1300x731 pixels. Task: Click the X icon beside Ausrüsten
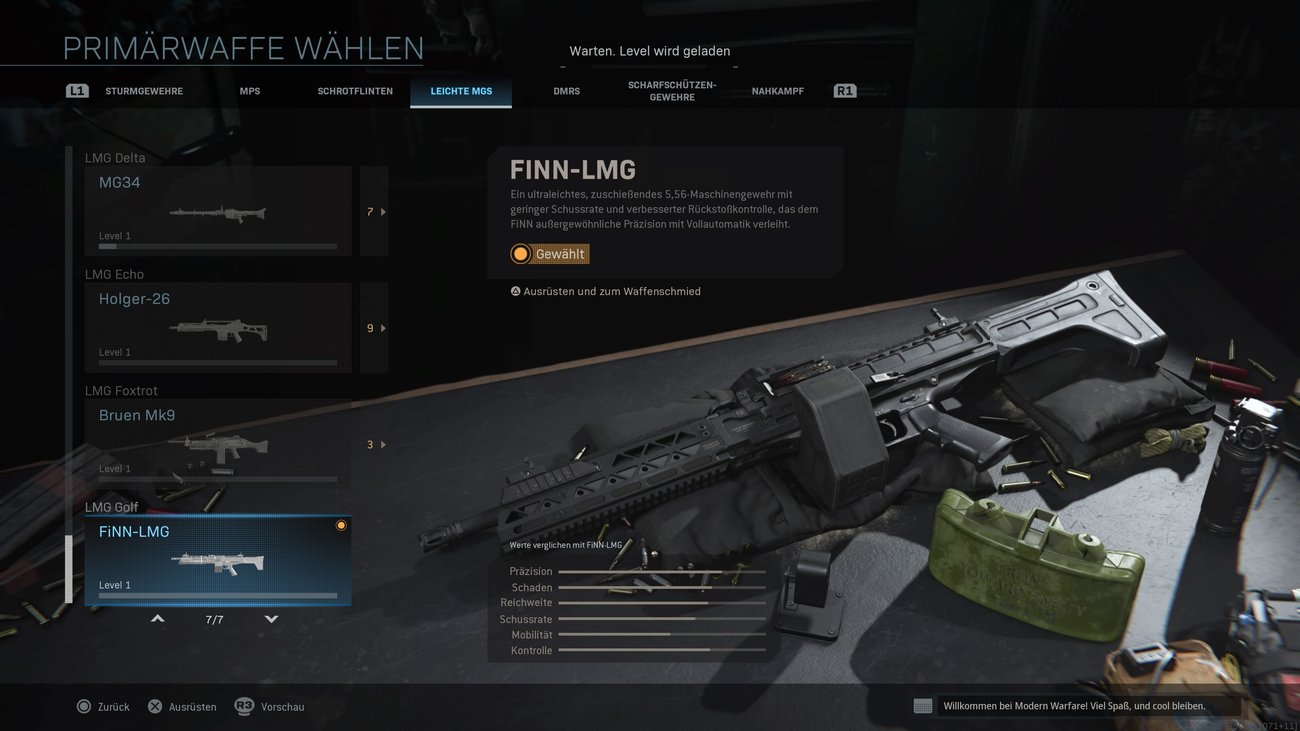(x=155, y=706)
